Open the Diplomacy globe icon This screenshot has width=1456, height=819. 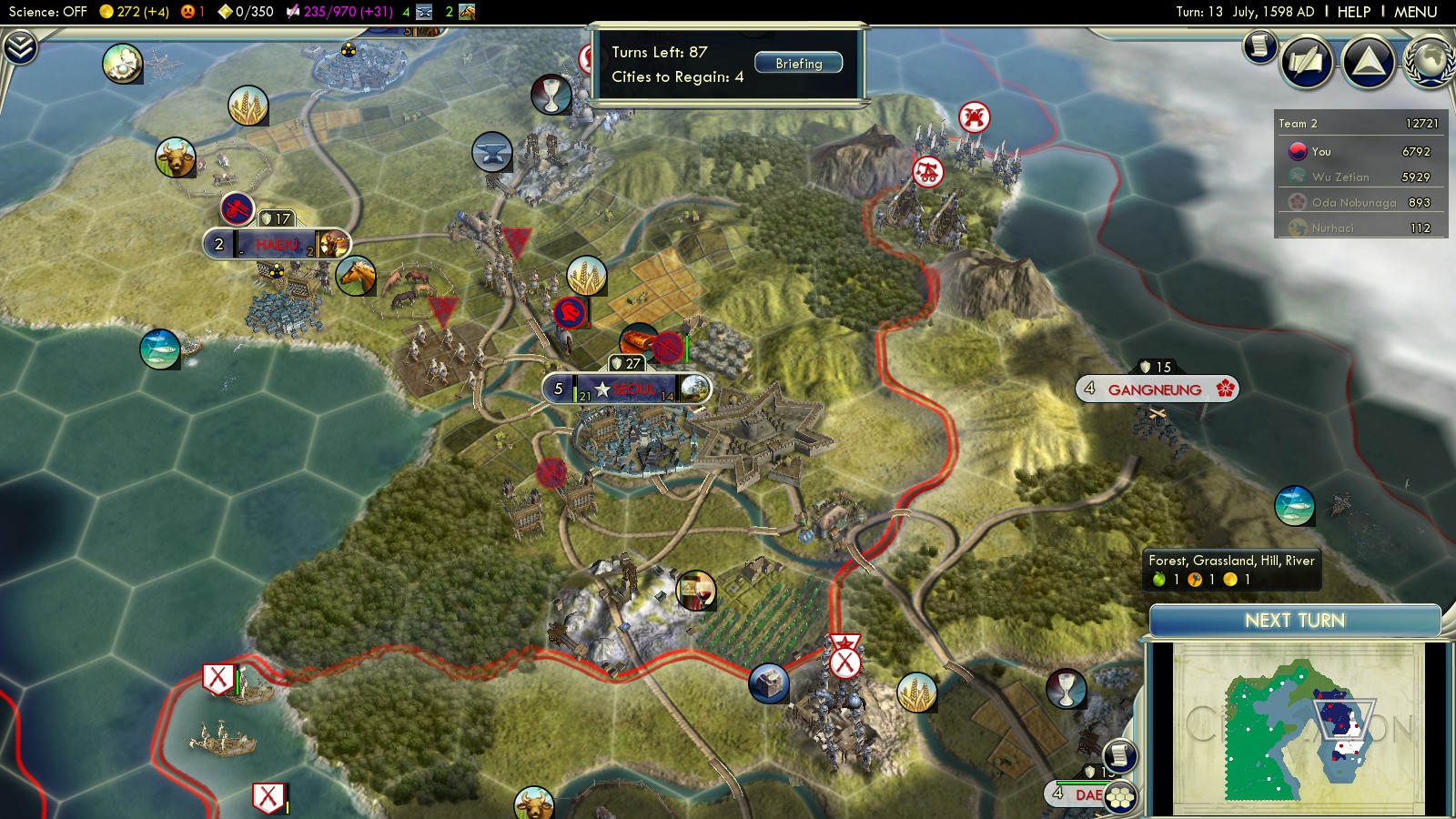[1431, 62]
